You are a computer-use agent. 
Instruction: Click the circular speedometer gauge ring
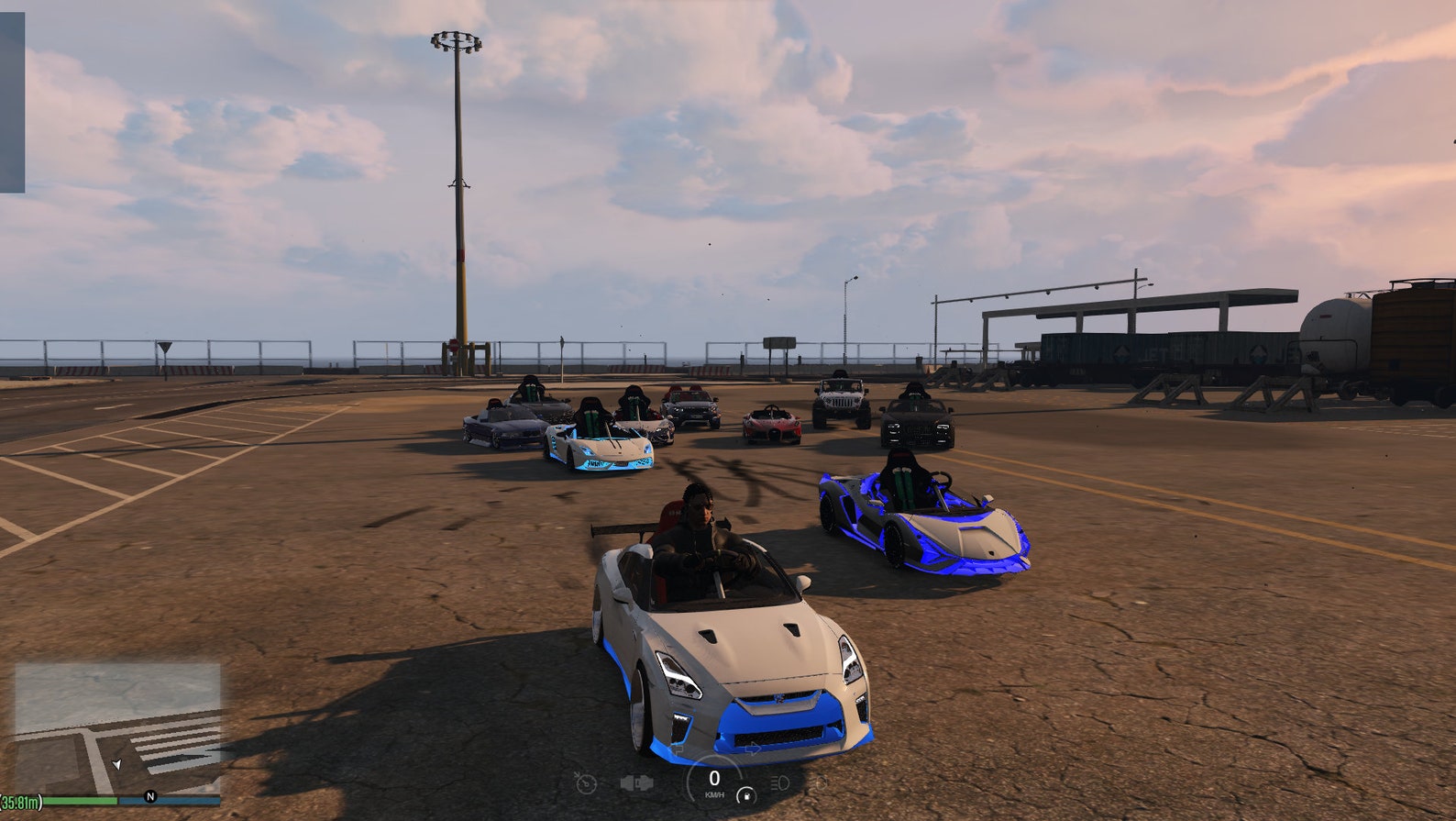coord(689,780)
